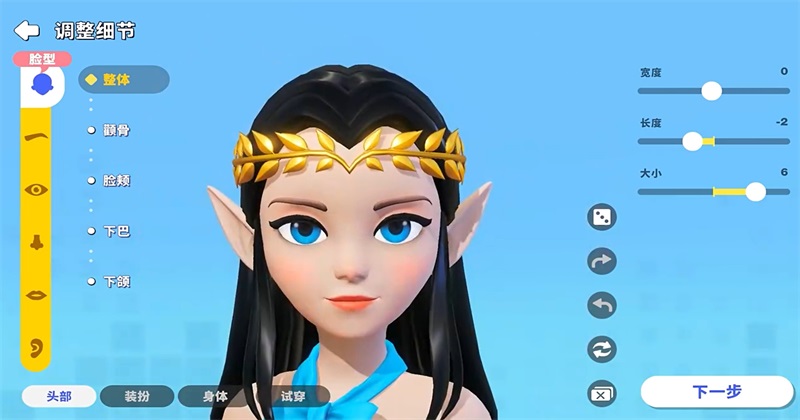
Task: Open the ear category
Action: pos(36,346)
